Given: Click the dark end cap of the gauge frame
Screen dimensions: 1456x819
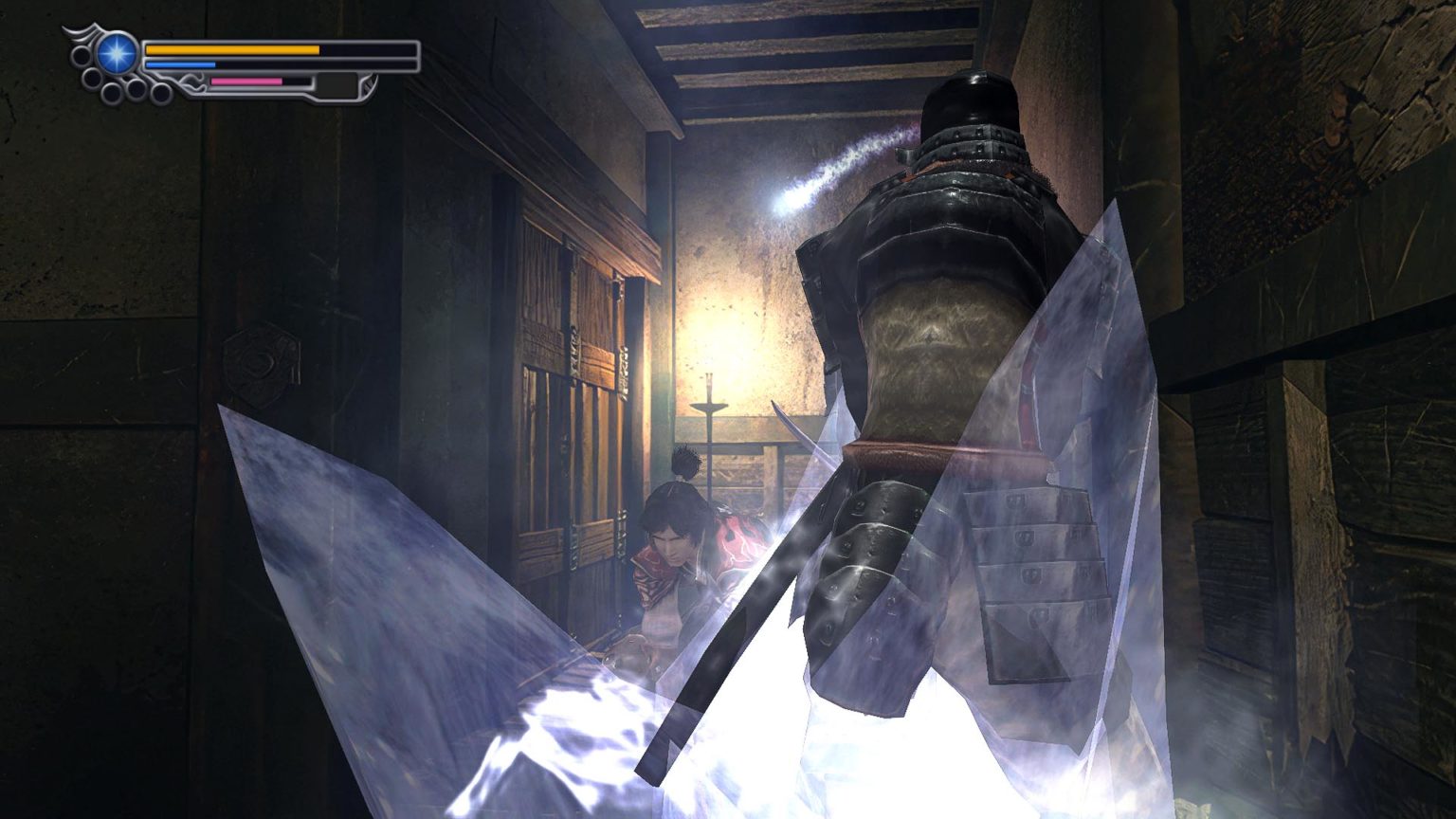Looking at the screenshot, I should (x=370, y=84).
